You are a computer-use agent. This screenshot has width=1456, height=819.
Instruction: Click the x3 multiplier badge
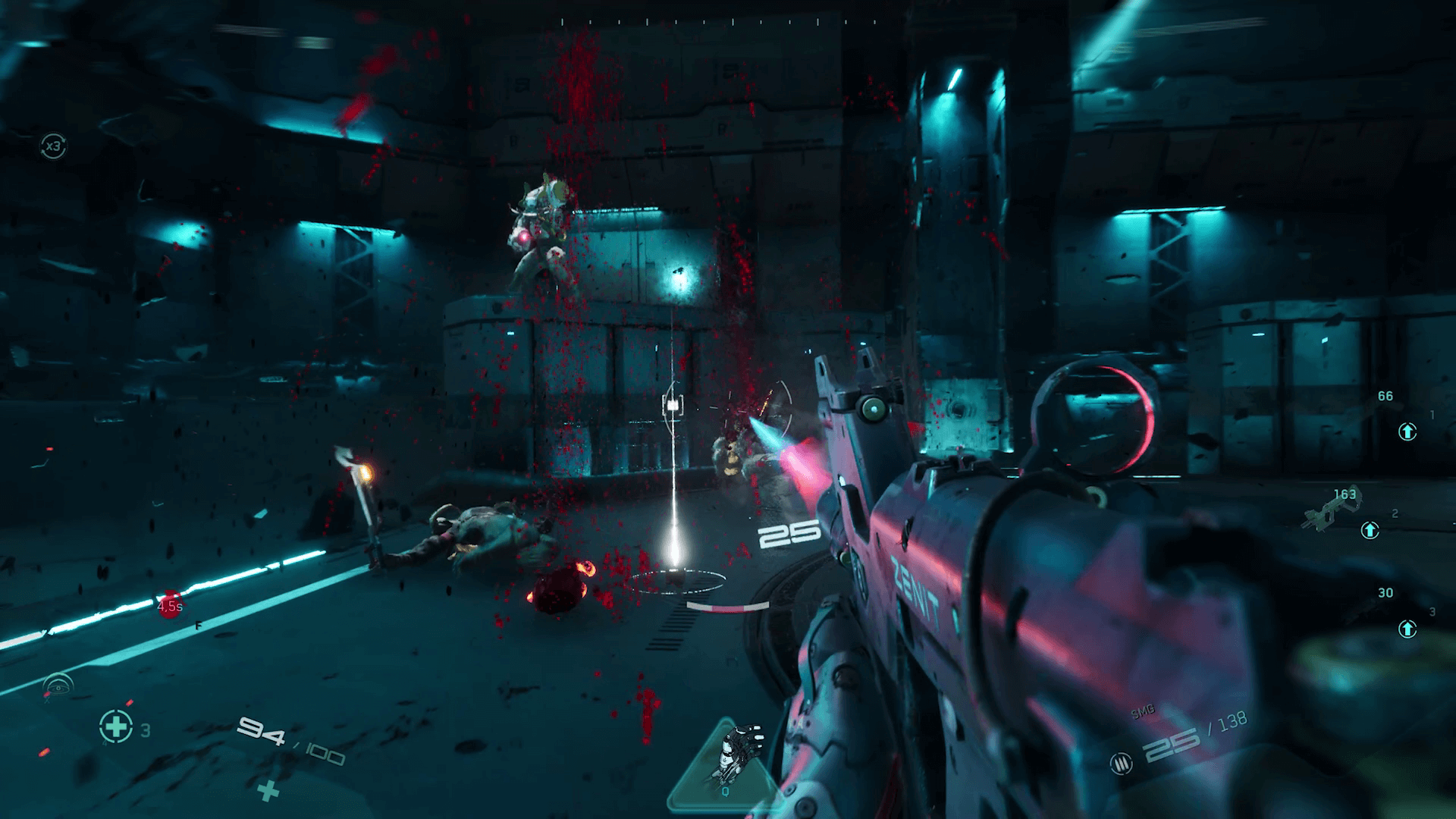point(53,146)
